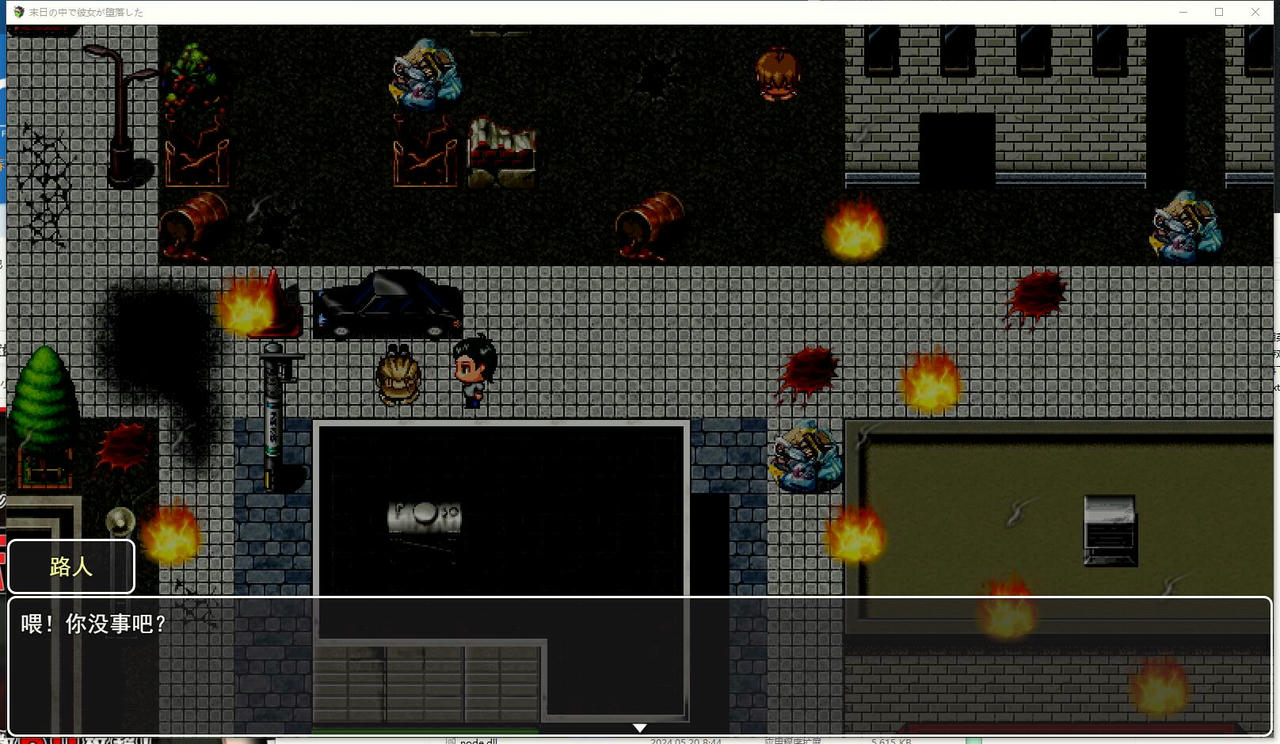This screenshot has height=744, width=1280.
Task: Advance dialogue via the white arrow indicator
Action: coord(640,728)
